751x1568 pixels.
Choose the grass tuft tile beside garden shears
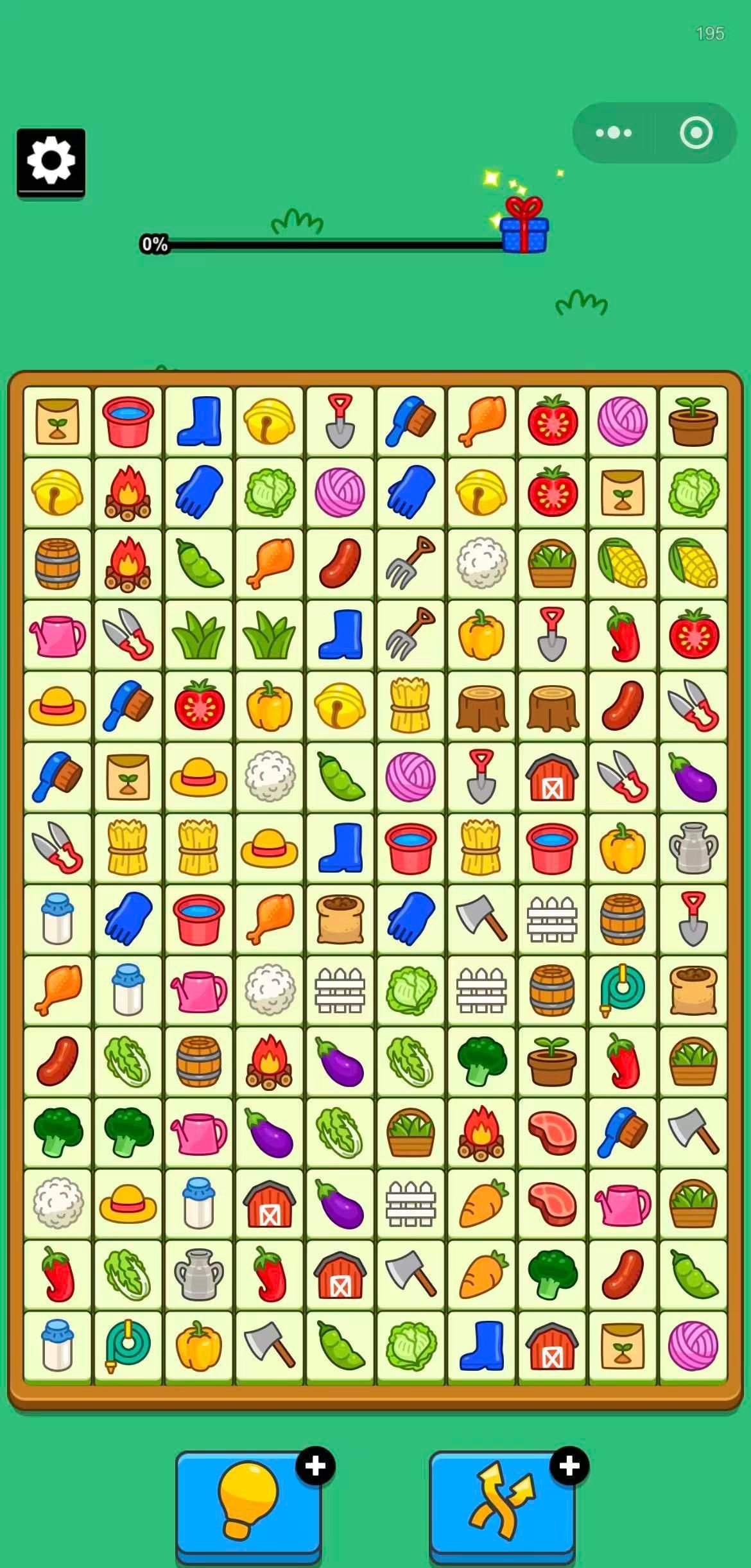pyautogui.click(x=199, y=634)
